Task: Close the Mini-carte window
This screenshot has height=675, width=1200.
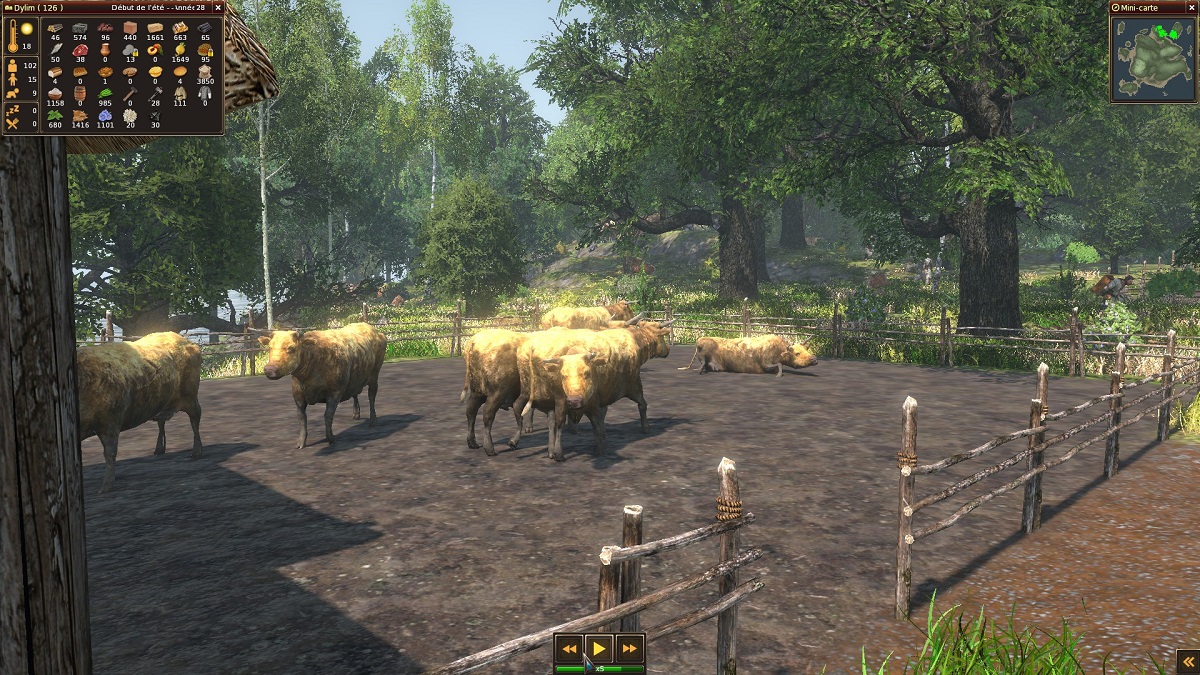Action: pos(1190,8)
